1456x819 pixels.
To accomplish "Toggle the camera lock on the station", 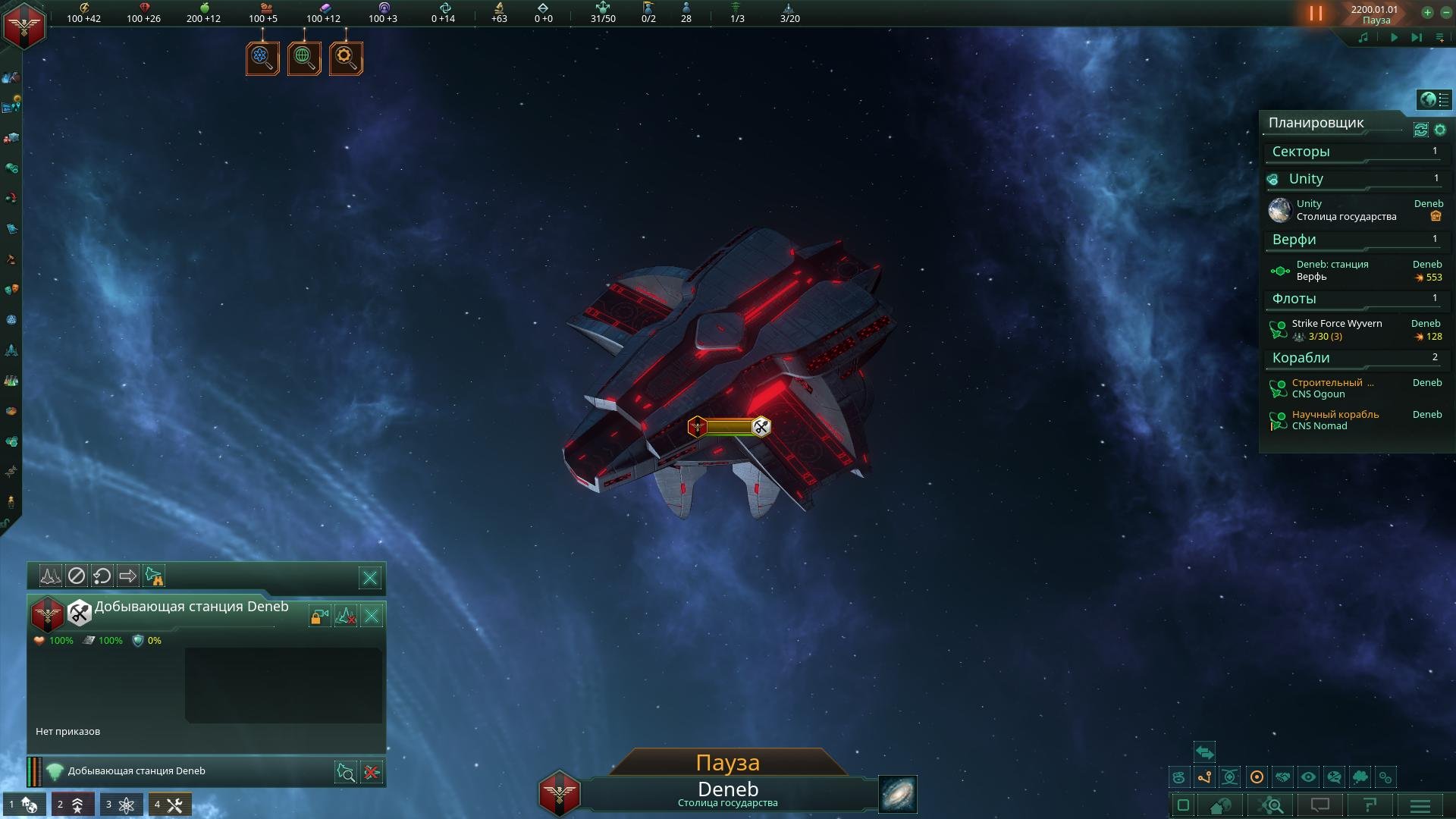I will point(319,617).
